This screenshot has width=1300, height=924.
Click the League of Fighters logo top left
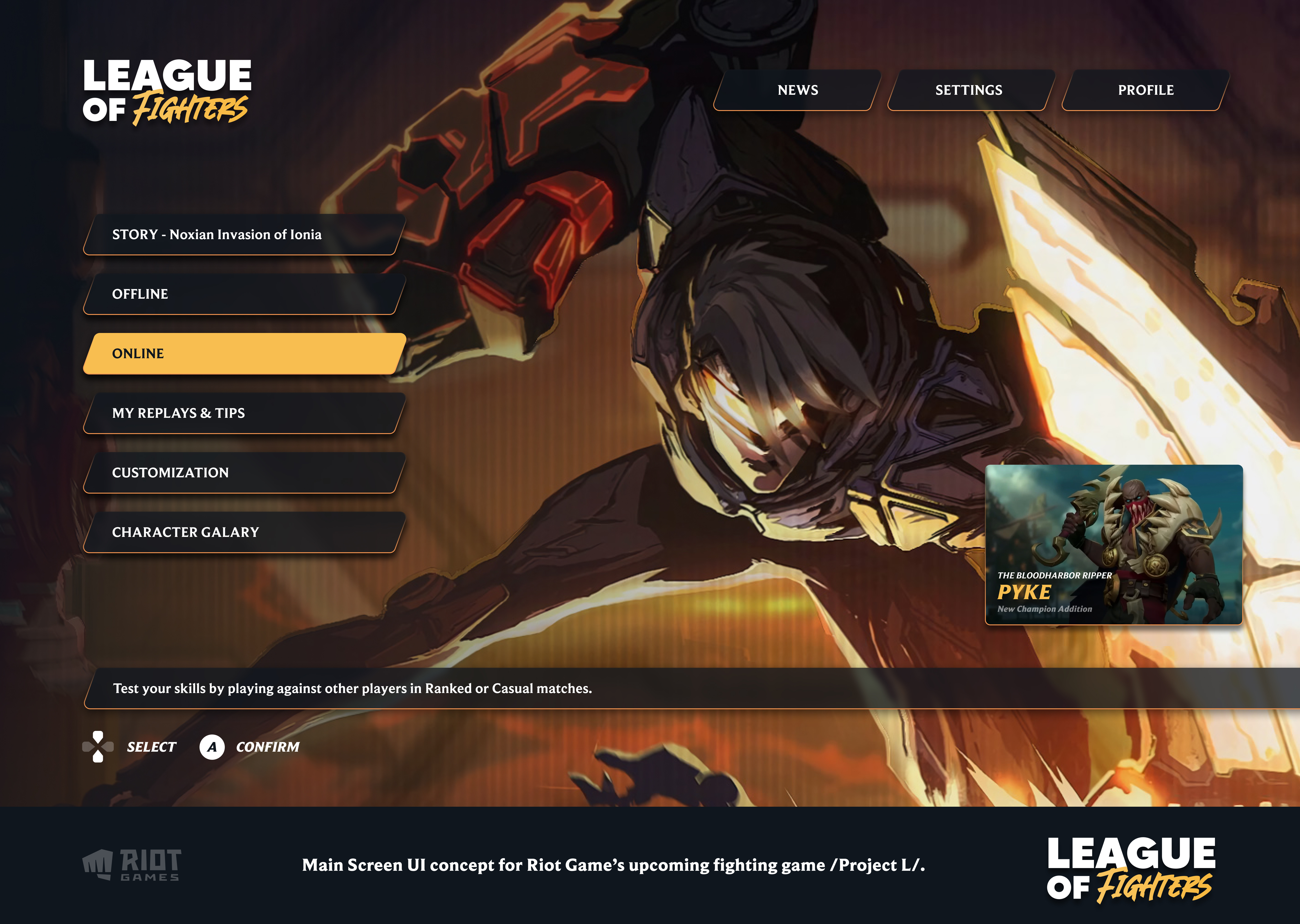pos(167,91)
